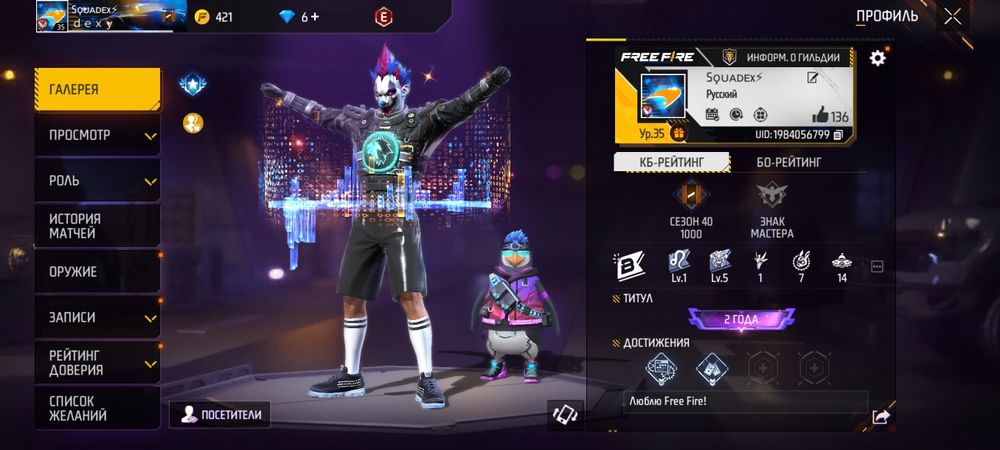Copy the UID with the copy icon

tap(838, 134)
